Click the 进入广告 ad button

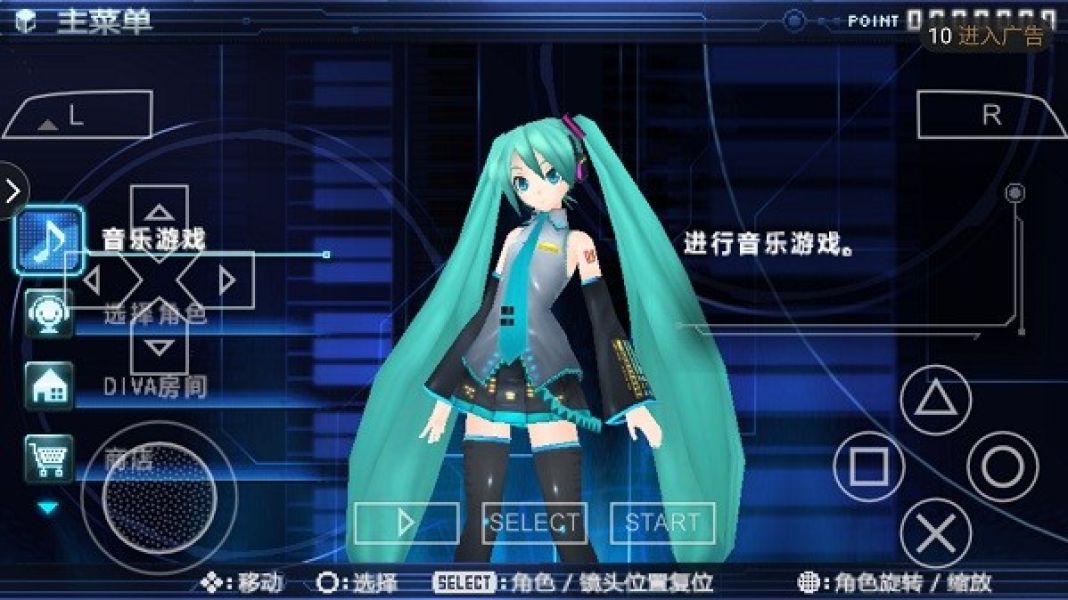[x=986, y=36]
